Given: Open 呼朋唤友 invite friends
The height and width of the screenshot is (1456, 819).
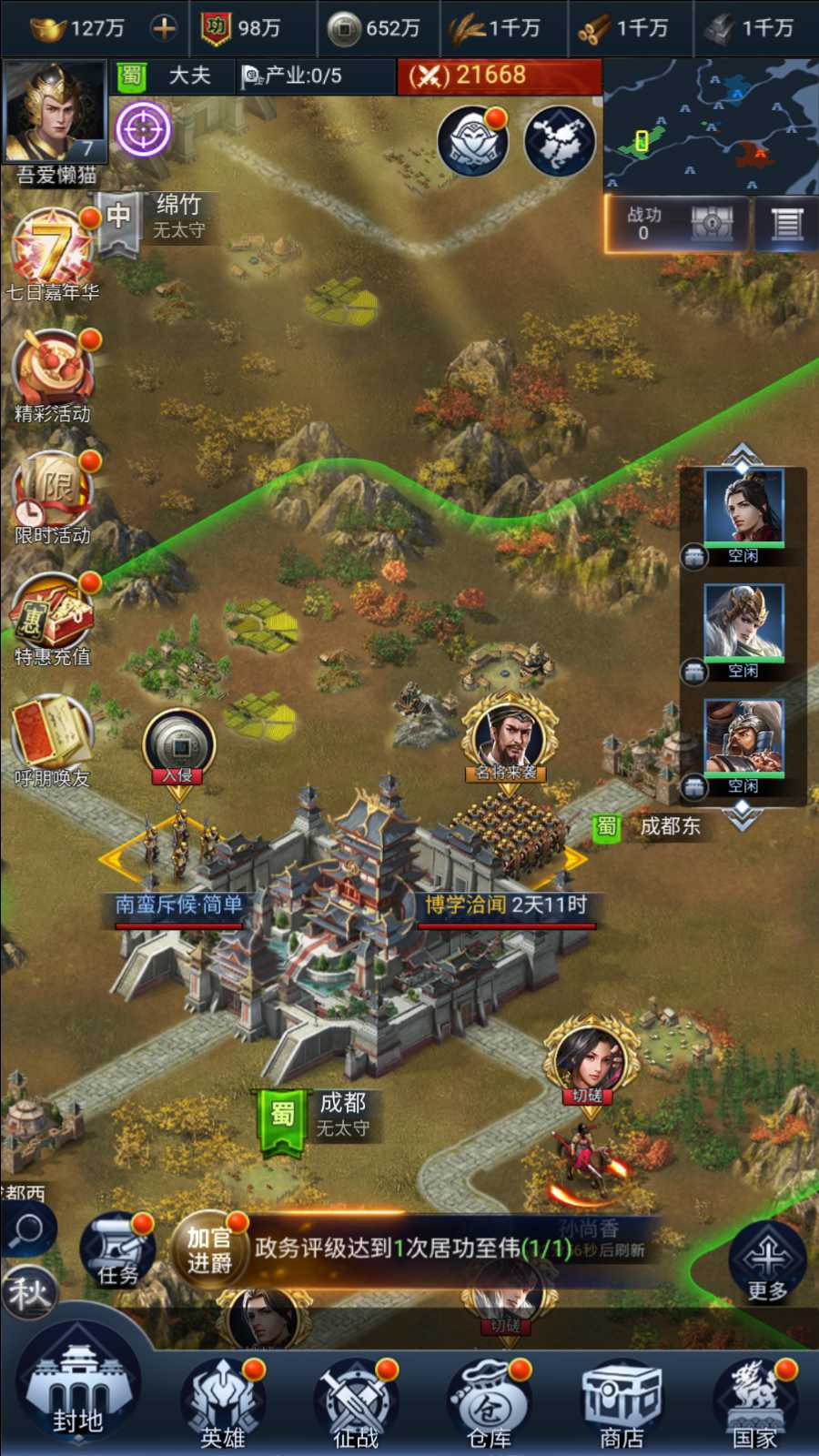Looking at the screenshot, I should point(53,739).
